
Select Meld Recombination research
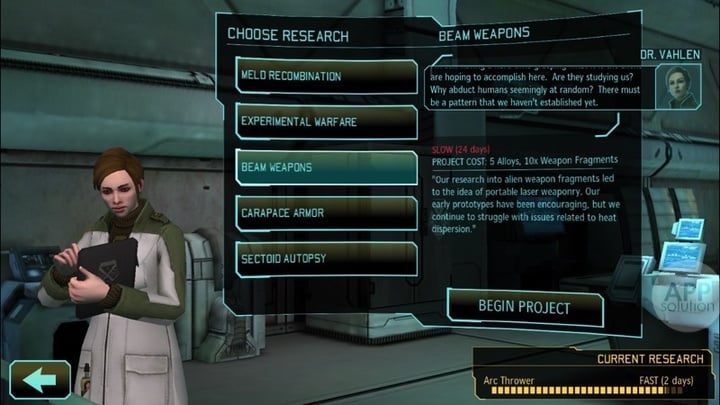click(326, 77)
